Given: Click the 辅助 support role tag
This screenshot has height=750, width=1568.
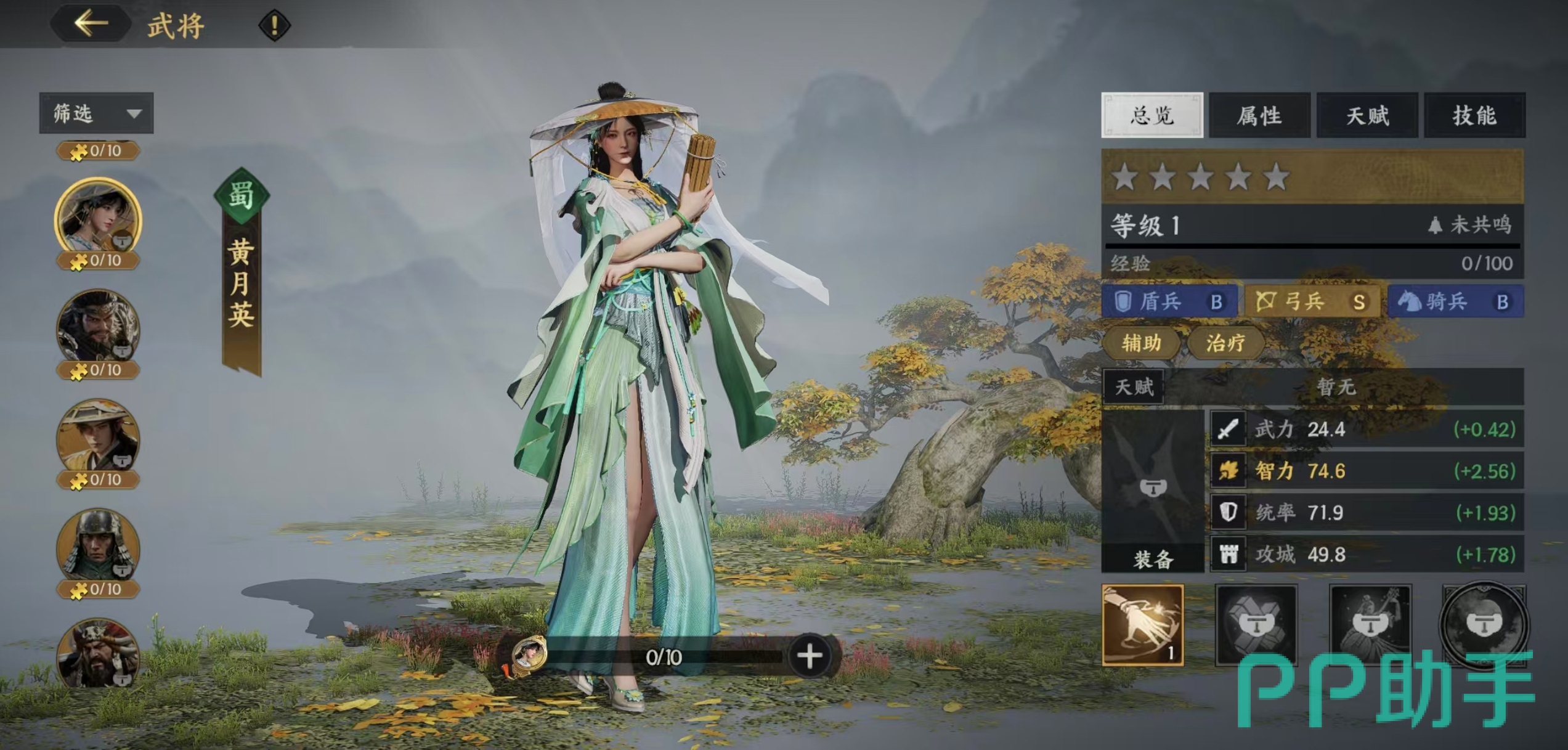Looking at the screenshot, I should point(1141,343).
